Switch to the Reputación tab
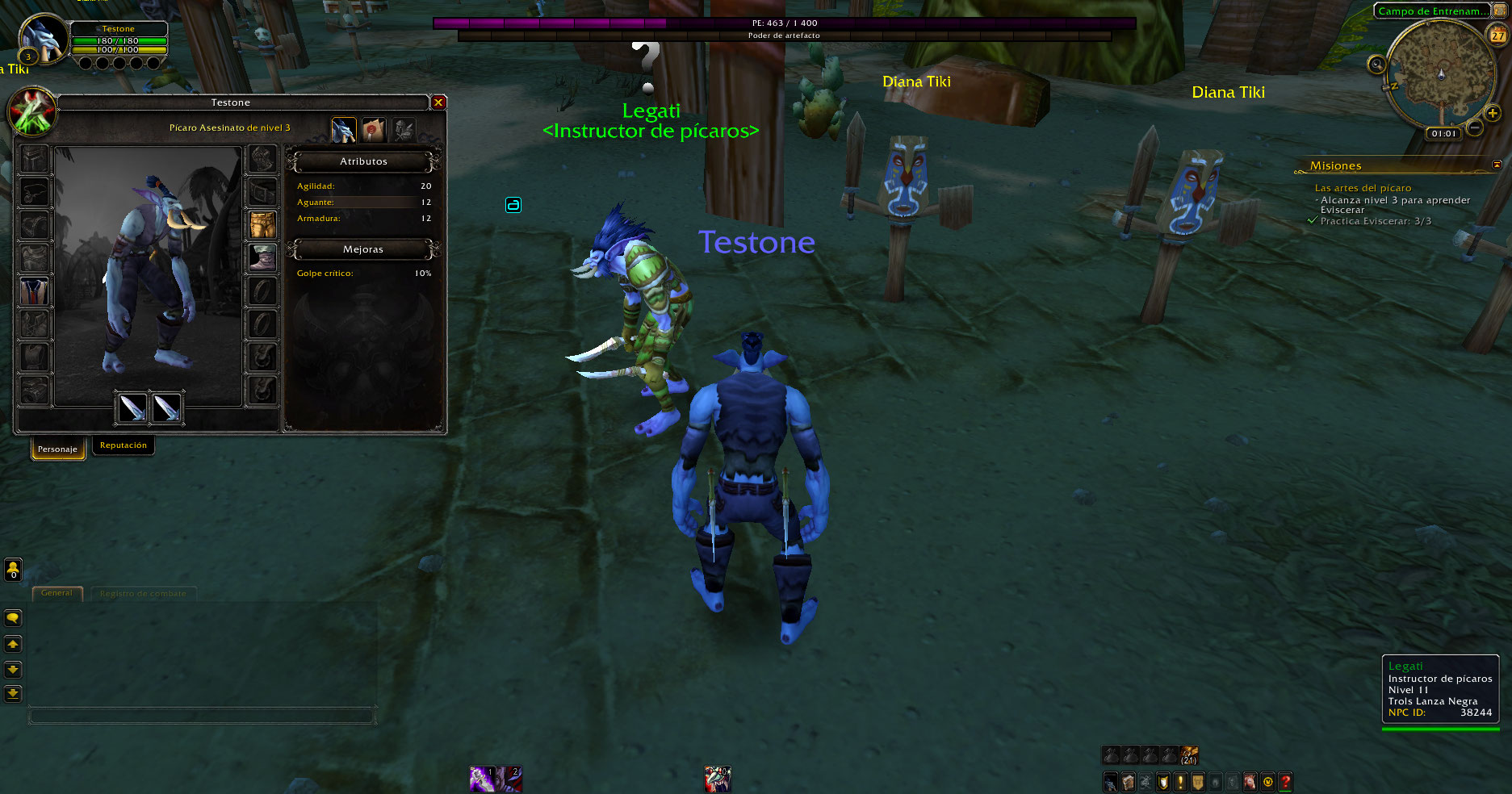The image size is (1512, 794). click(x=124, y=445)
